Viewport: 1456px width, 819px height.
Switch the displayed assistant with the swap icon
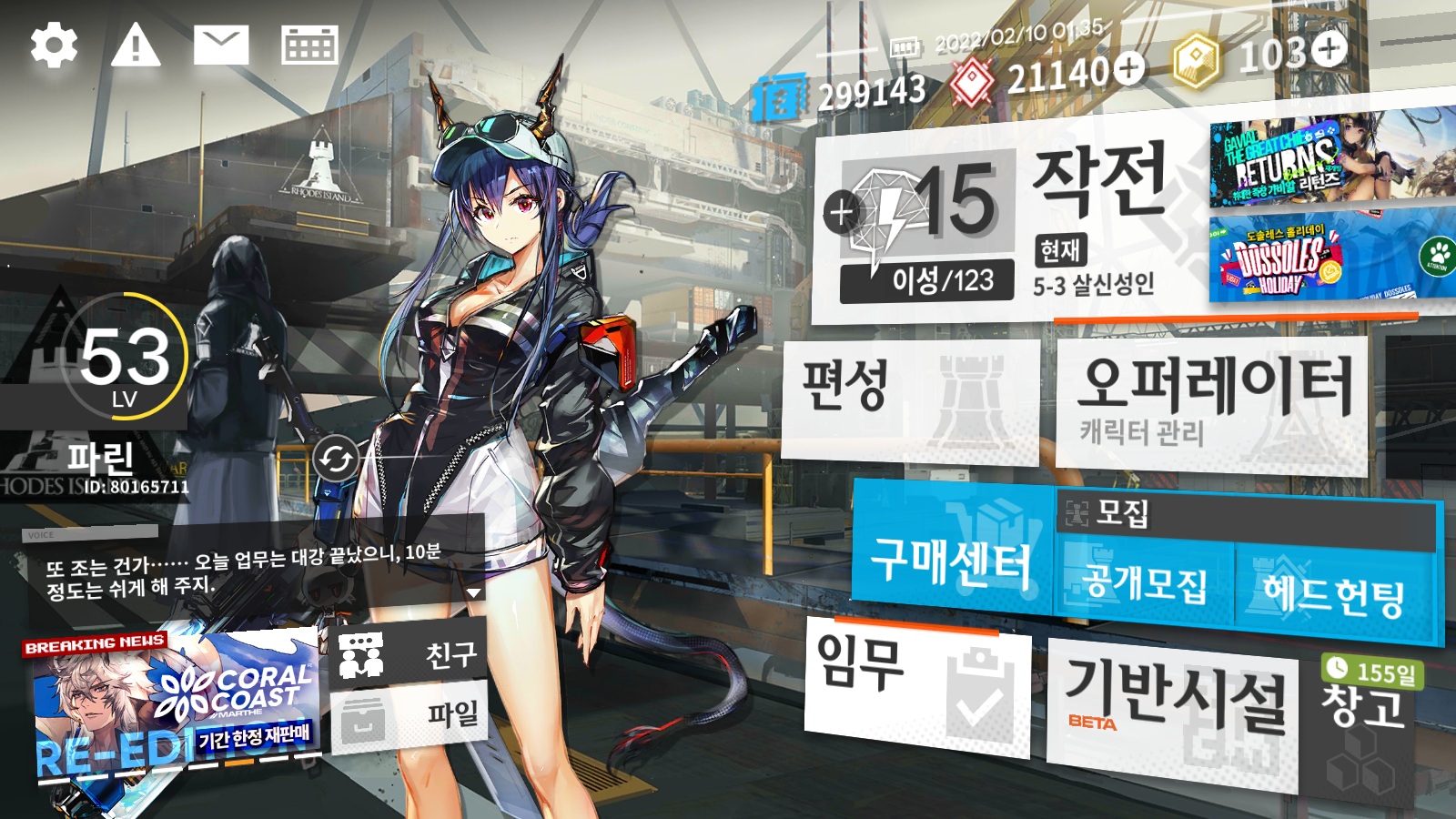click(336, 460)
